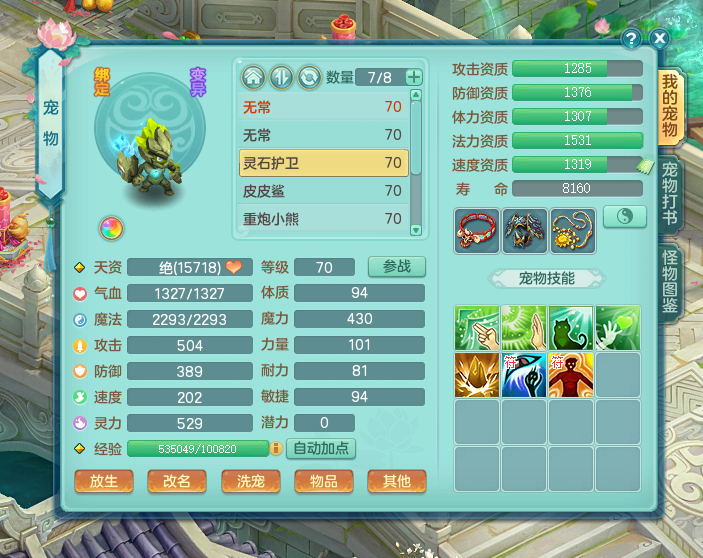Select the sun pendant necklace slot
The width and height of the screenshot is (703, 558).
pyautogui.click(x=571, y=230)
